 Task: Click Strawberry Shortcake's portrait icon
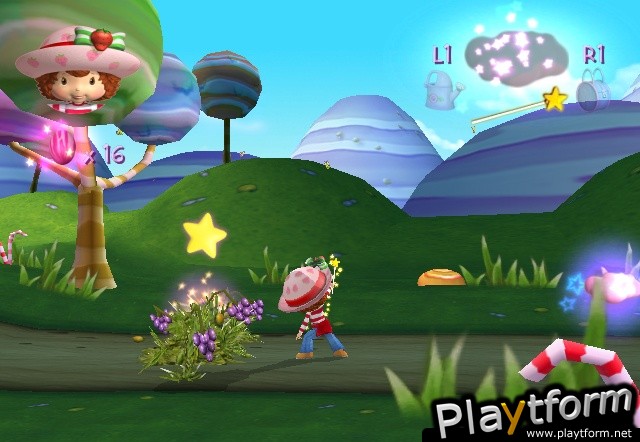point(78,72)
